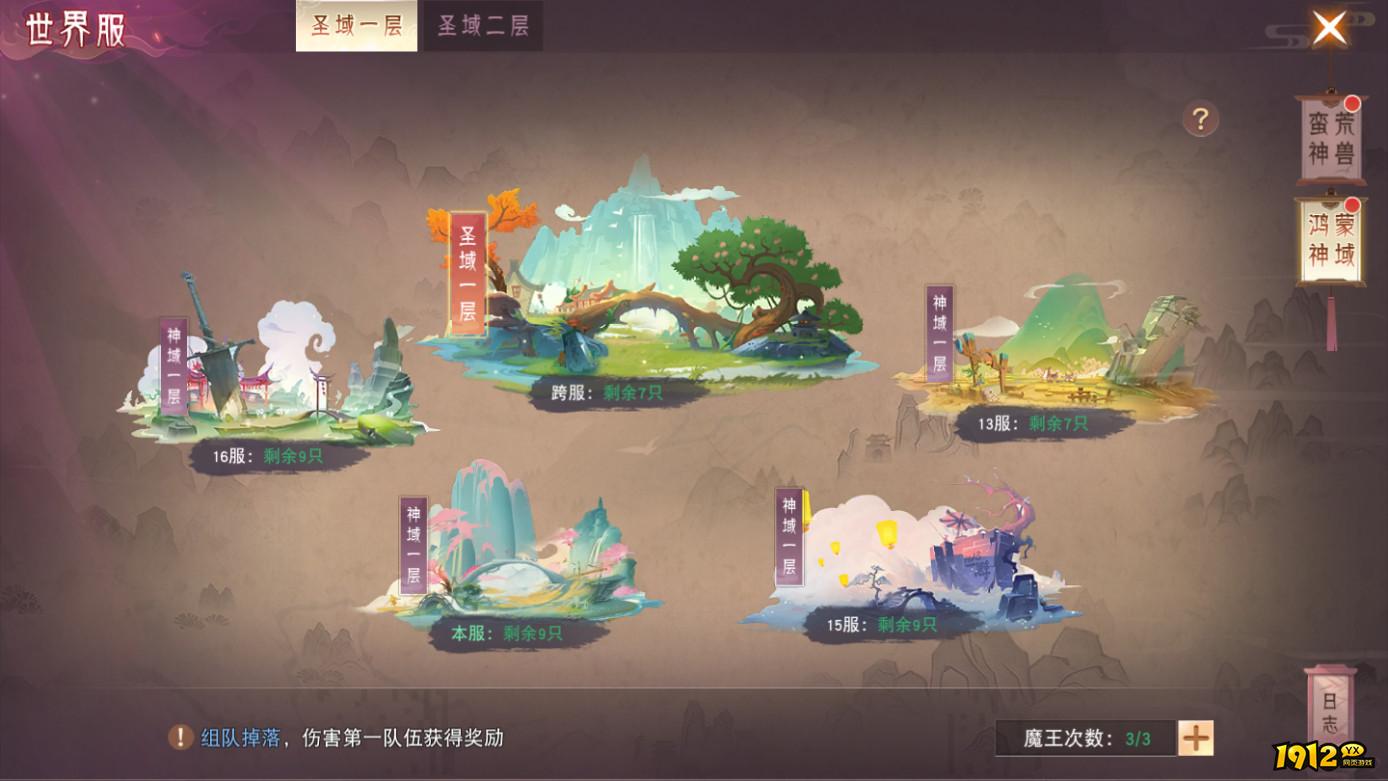Open the 日志 log scroll

1330,710
